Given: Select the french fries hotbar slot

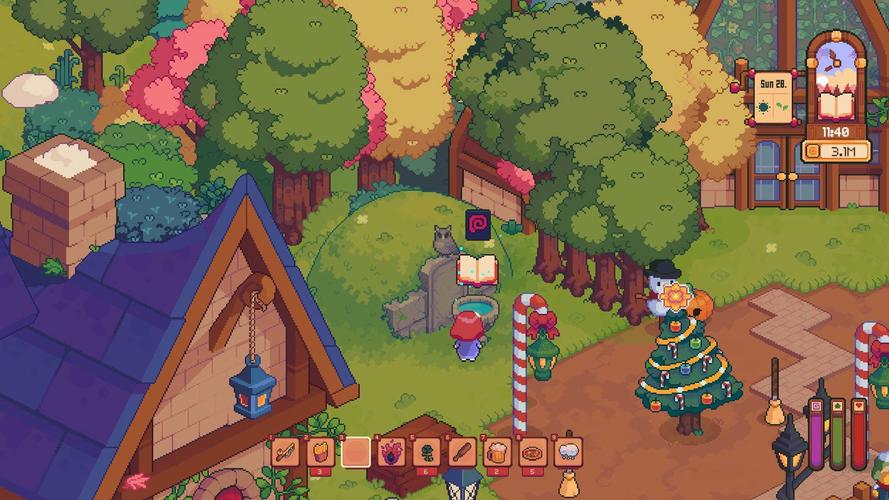Looking at the screenshot, I should (320, 452).
